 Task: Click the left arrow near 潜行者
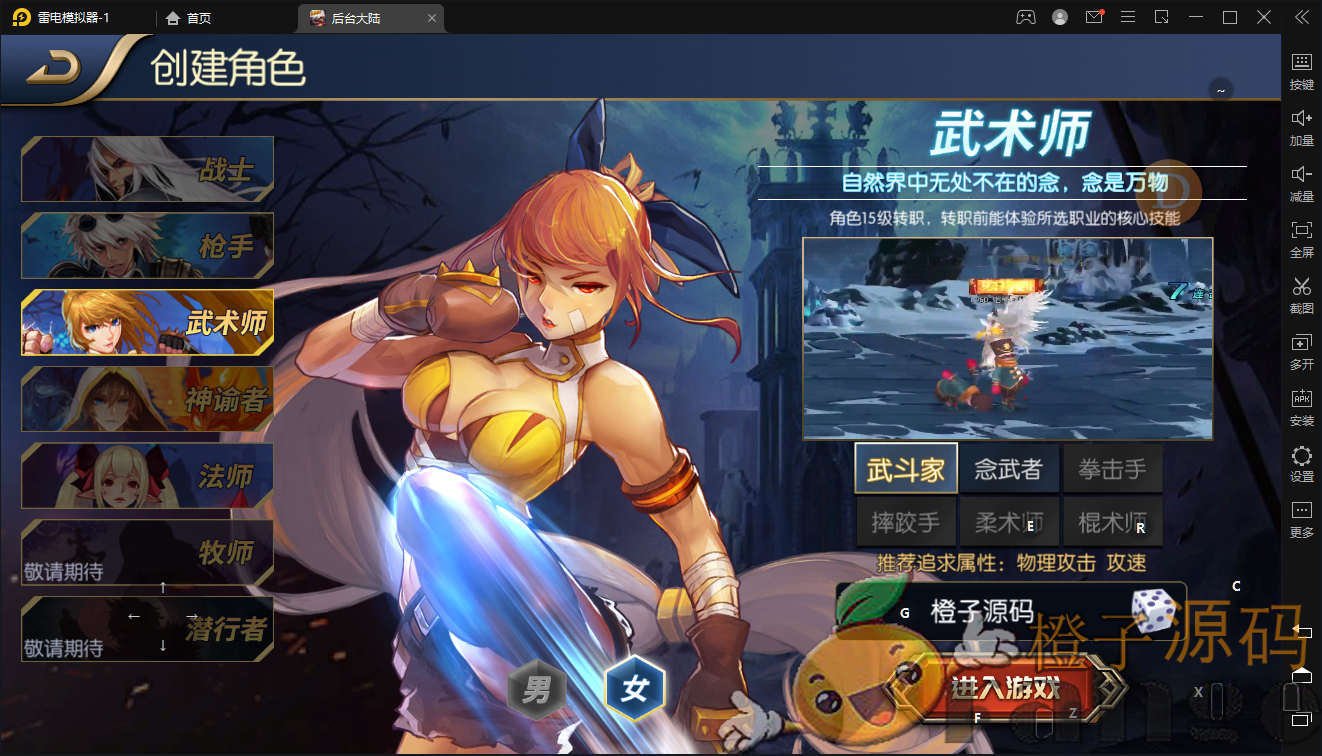[x=133, y=617]
